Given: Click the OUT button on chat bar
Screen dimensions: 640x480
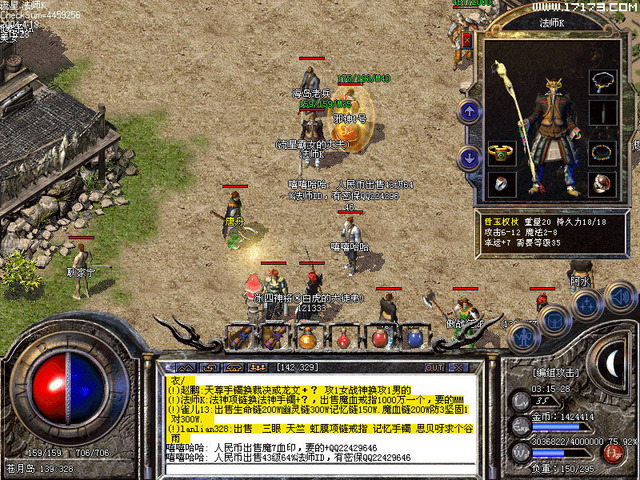Looking at the screenshot, I should [x=432, y=367].
